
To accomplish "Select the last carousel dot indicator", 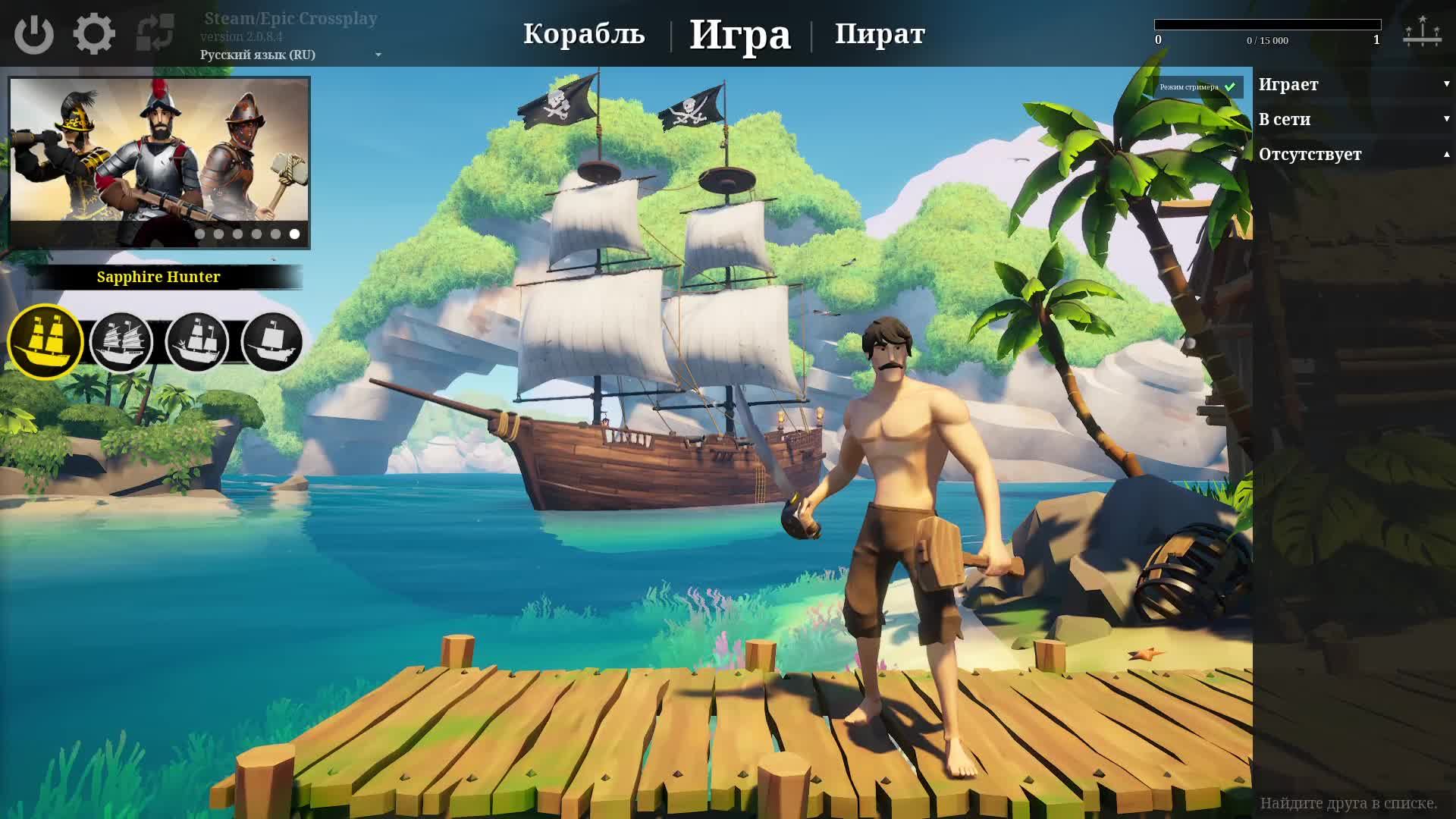I will (x=293, y=235).
